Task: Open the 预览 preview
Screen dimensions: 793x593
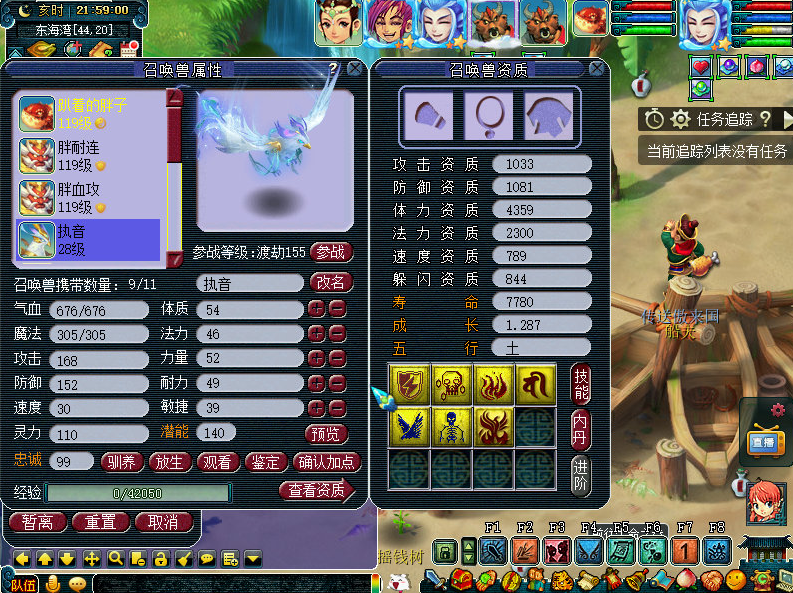Action: (x=327, y=434)
